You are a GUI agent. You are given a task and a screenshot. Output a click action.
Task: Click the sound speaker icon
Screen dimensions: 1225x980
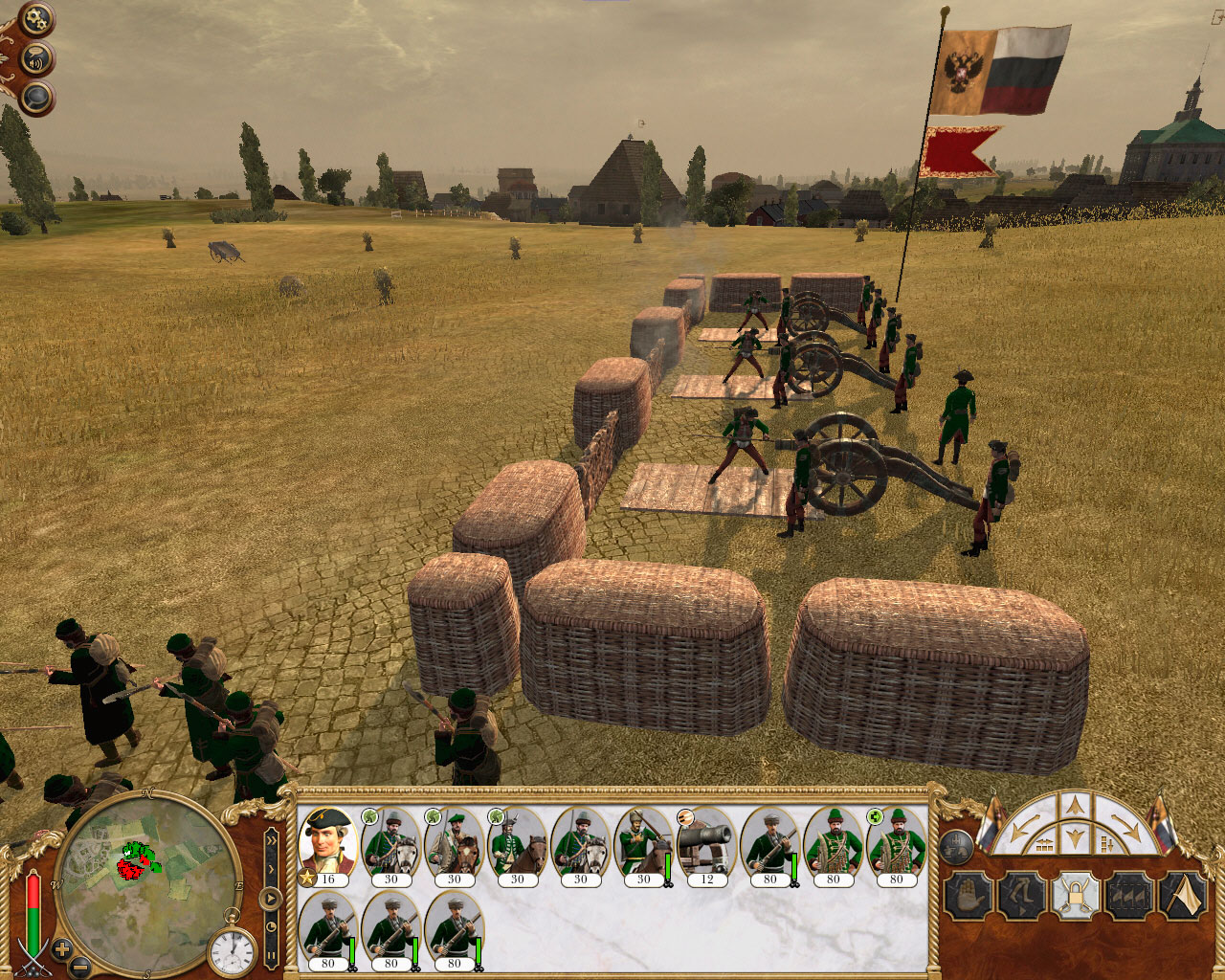point(36,58)
